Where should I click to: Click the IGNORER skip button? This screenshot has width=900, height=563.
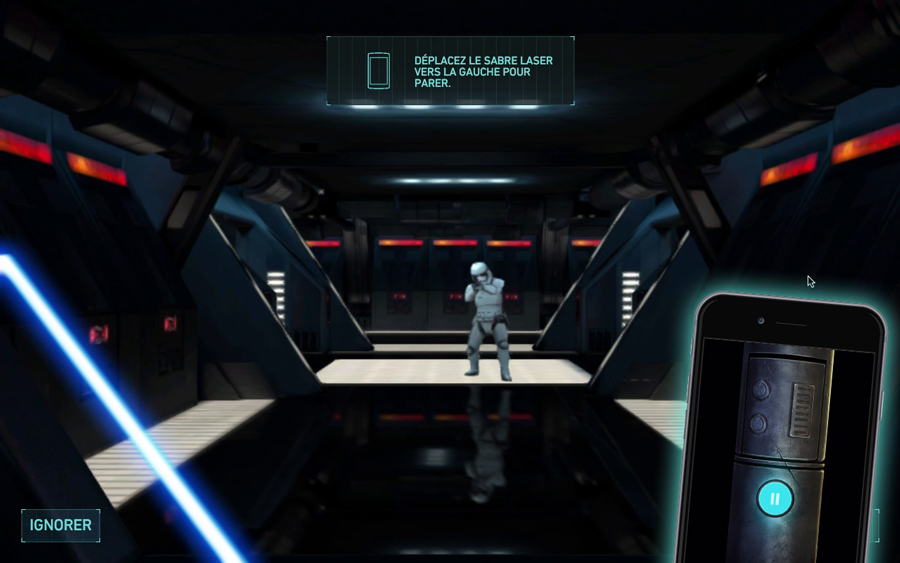pos(61,525)
